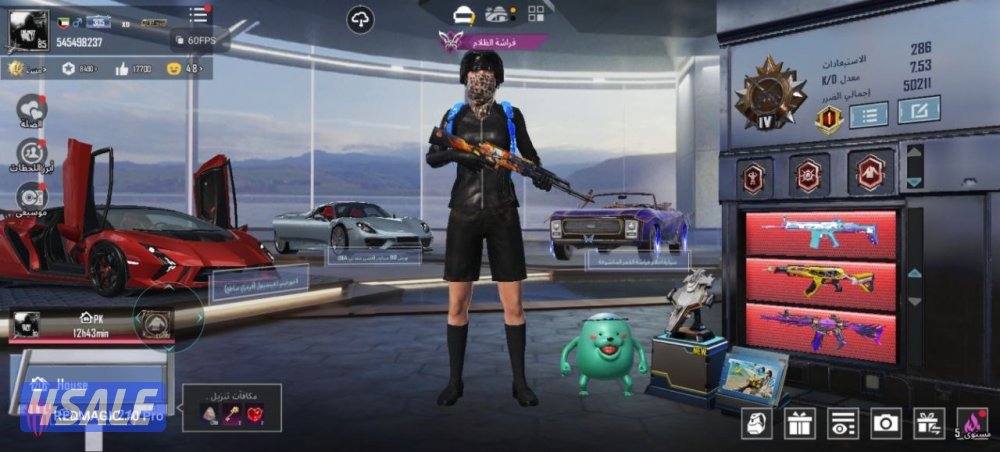This screenshot has width=1000, height=452.
Task: Tap the cloud download icon
Action: pos(360,18)
